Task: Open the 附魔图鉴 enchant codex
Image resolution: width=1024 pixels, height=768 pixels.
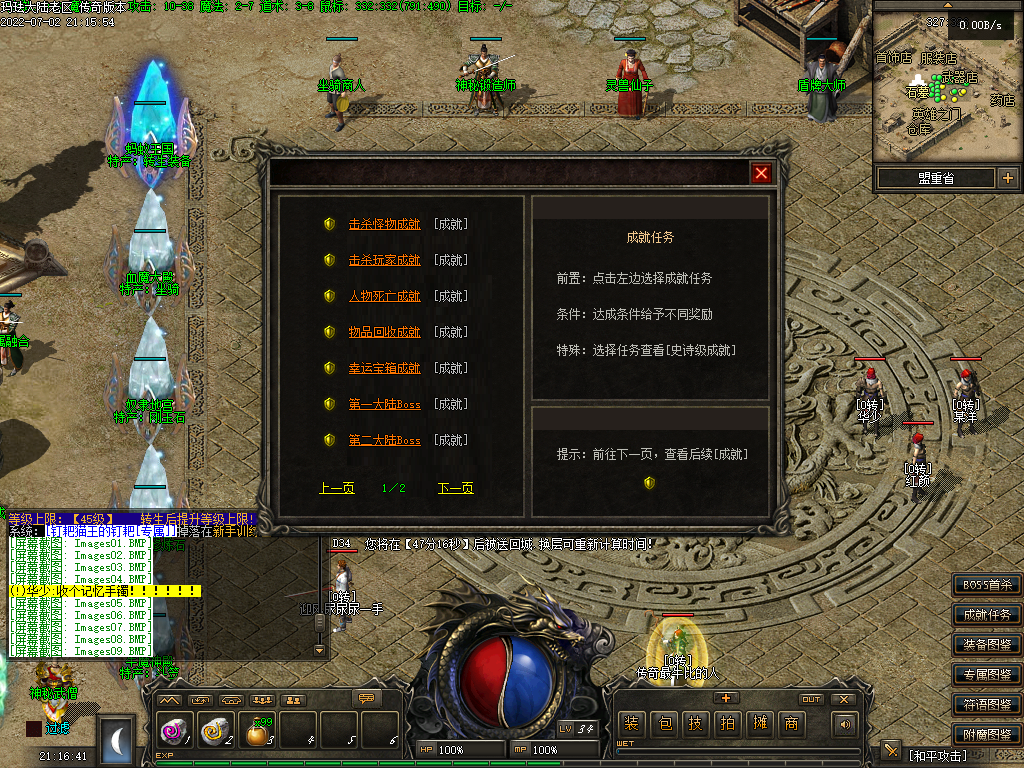Action: pos(987,734)
